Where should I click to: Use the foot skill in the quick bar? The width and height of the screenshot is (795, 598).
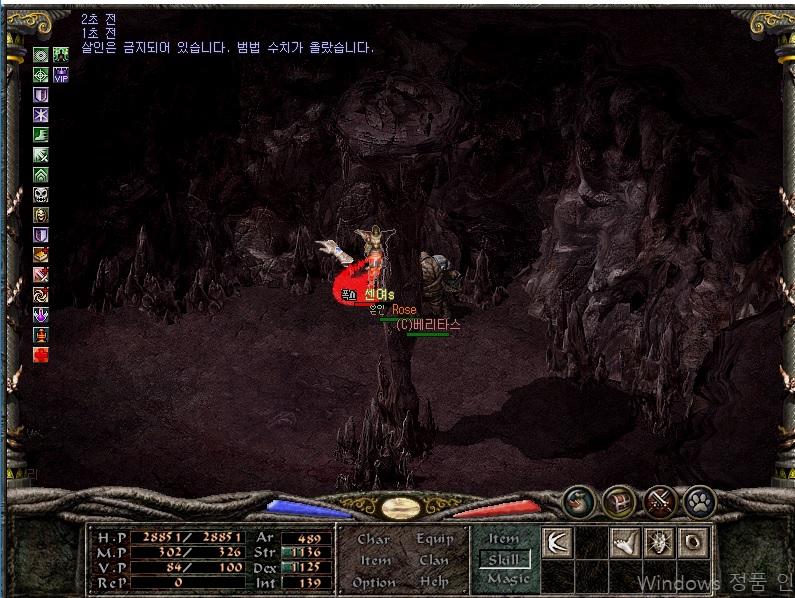625,543
